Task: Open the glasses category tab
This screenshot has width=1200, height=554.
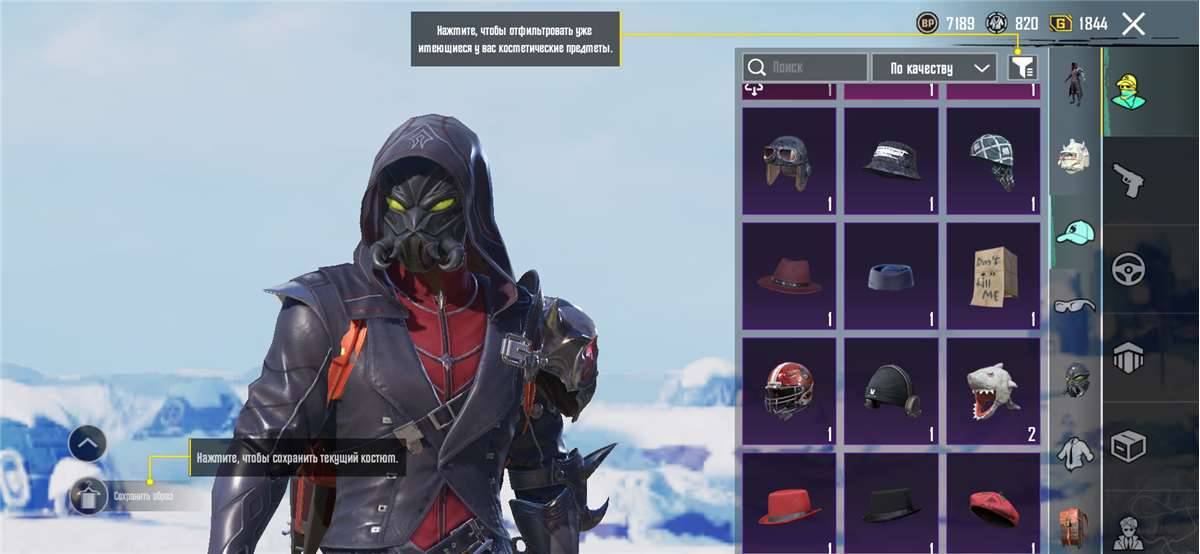Action: tap(1075, 304)
